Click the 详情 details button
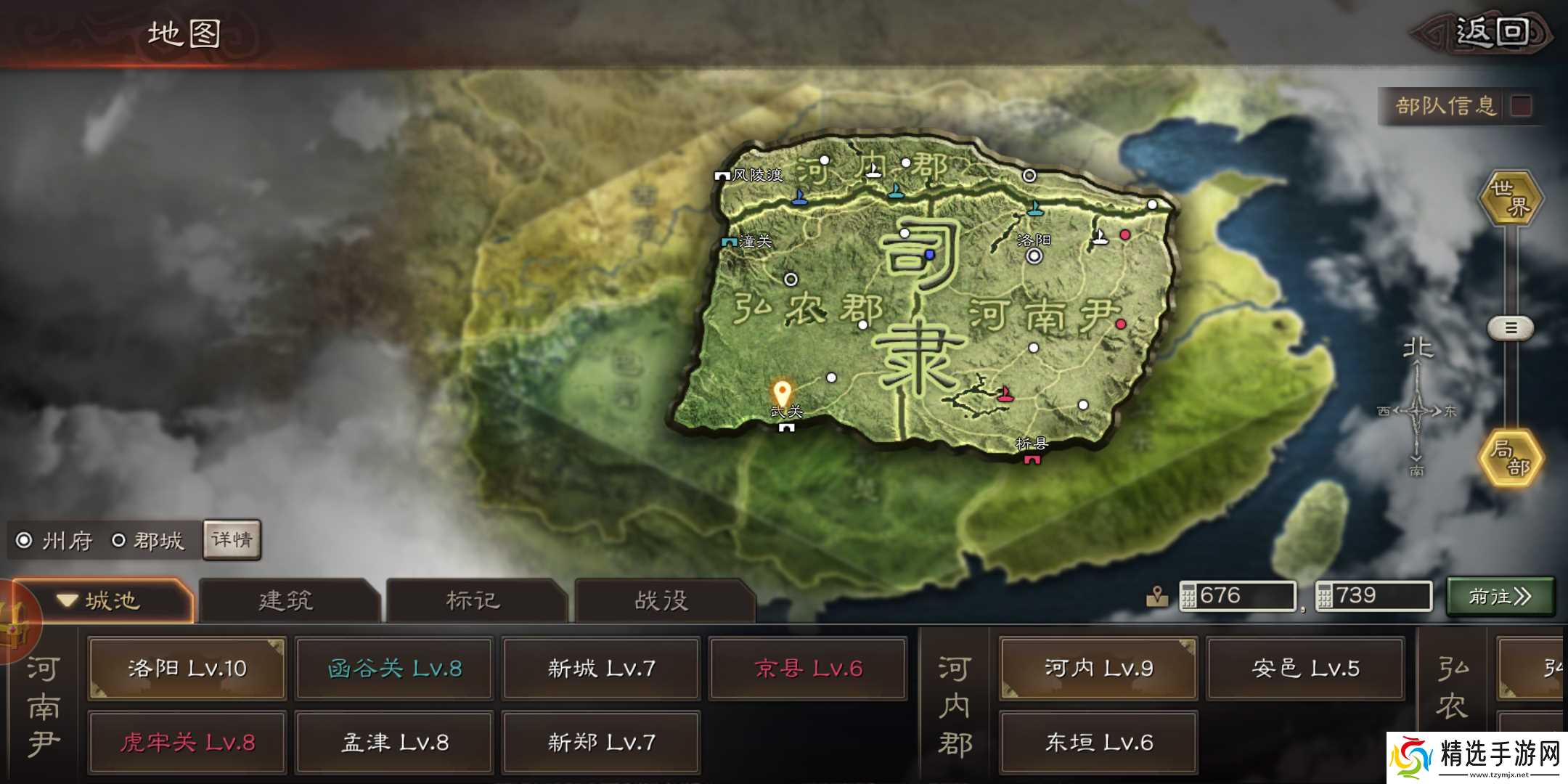This screenshot has width=1568, height=784. point(231,540)
